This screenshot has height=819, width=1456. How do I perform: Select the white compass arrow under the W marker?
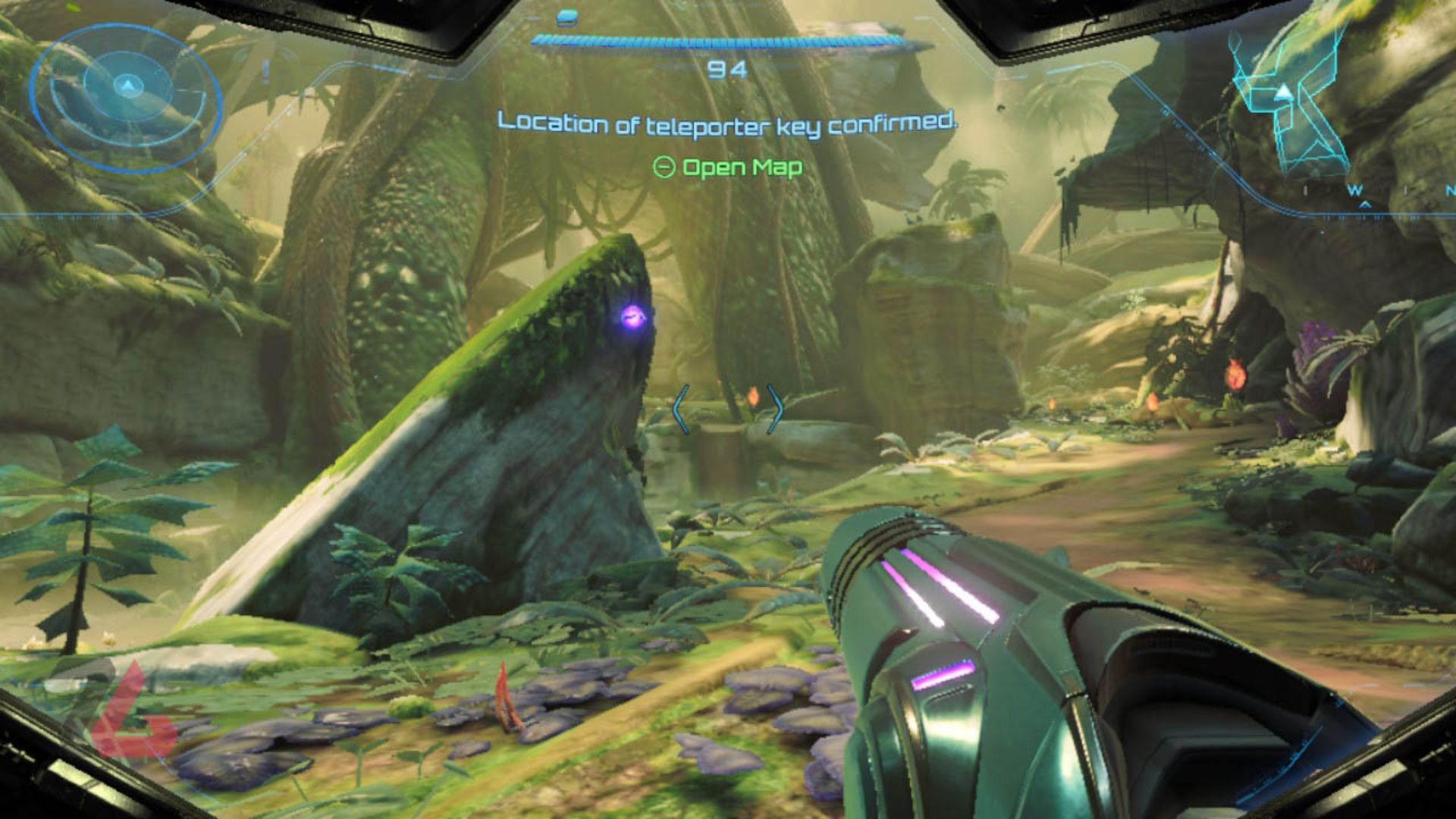click(x=1365, y=203)
